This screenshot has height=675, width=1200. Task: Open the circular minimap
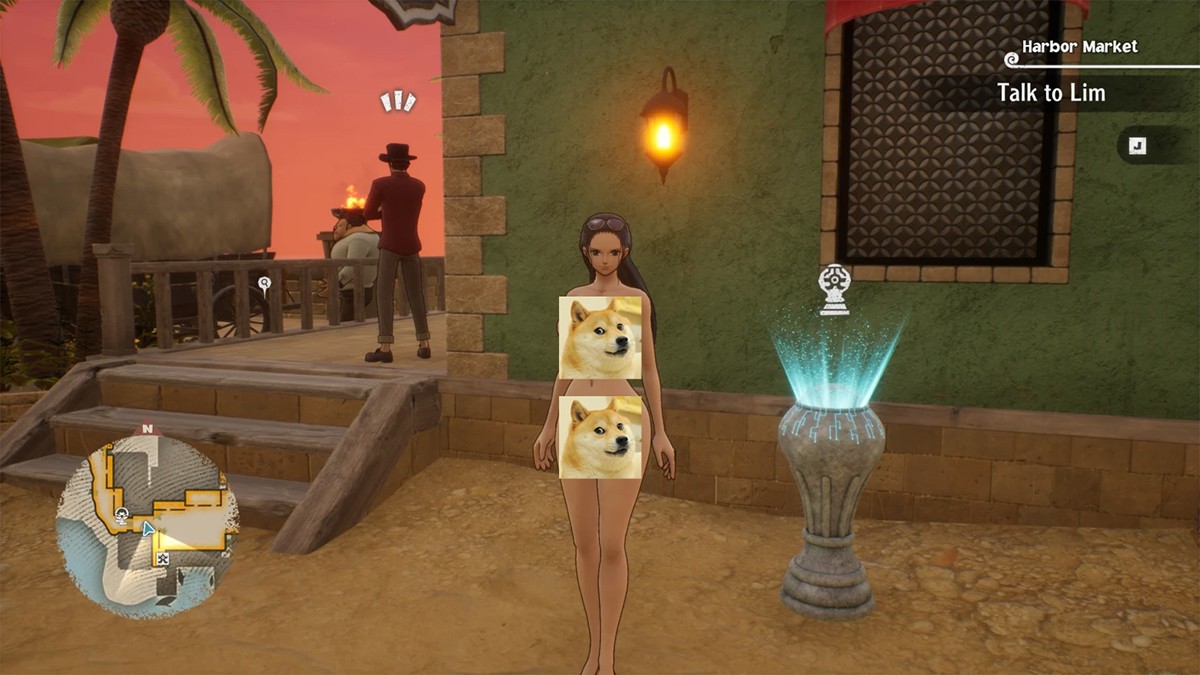point(147,518)
